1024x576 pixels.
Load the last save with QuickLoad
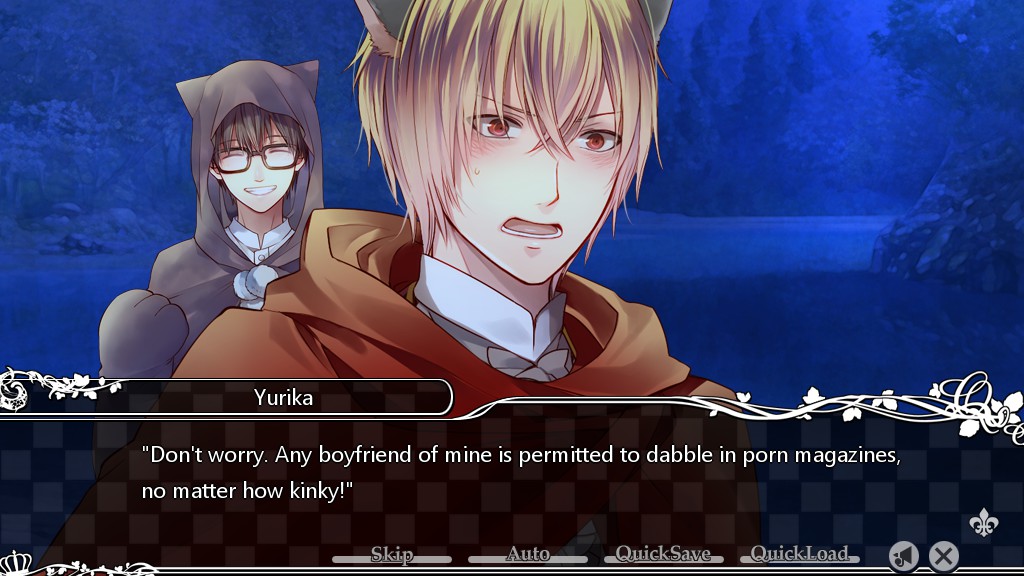[x=799, y=555]
